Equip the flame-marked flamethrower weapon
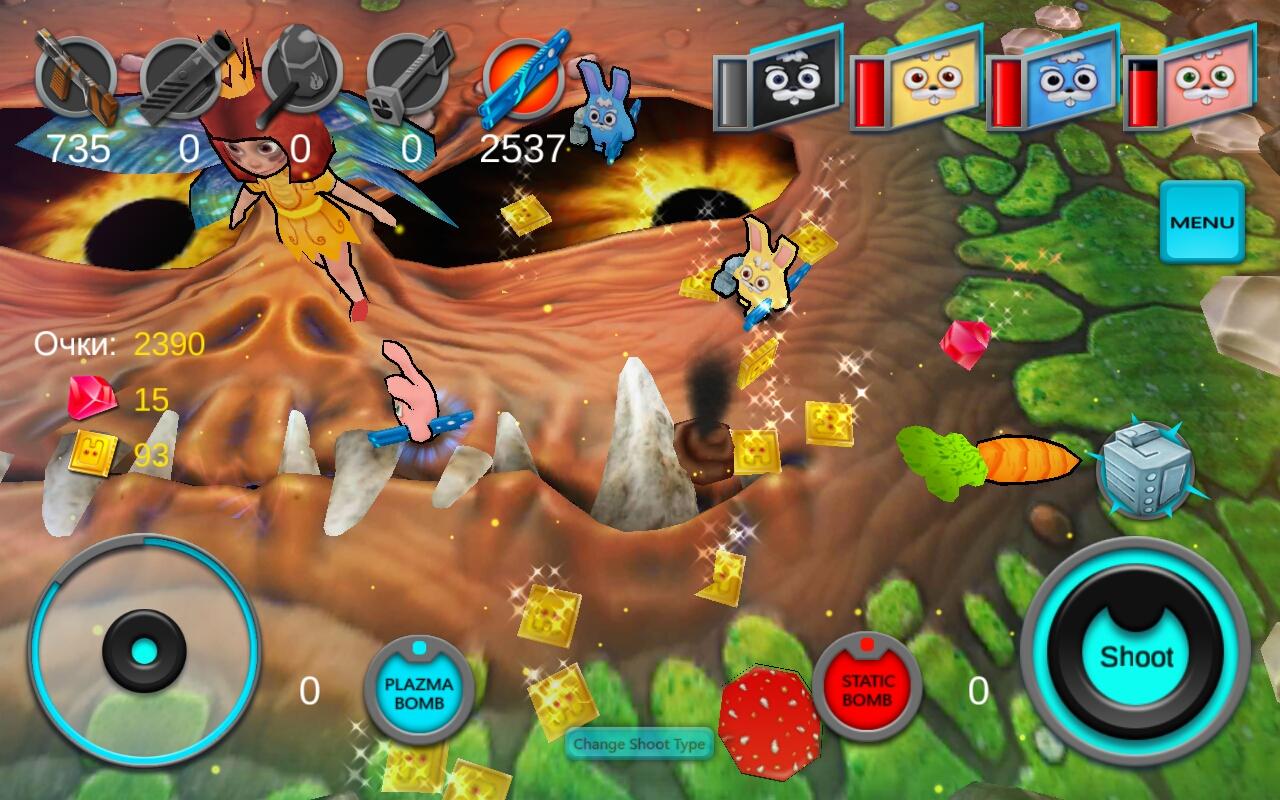This screenshot has height=800, width=1280. tap(297, 76)
